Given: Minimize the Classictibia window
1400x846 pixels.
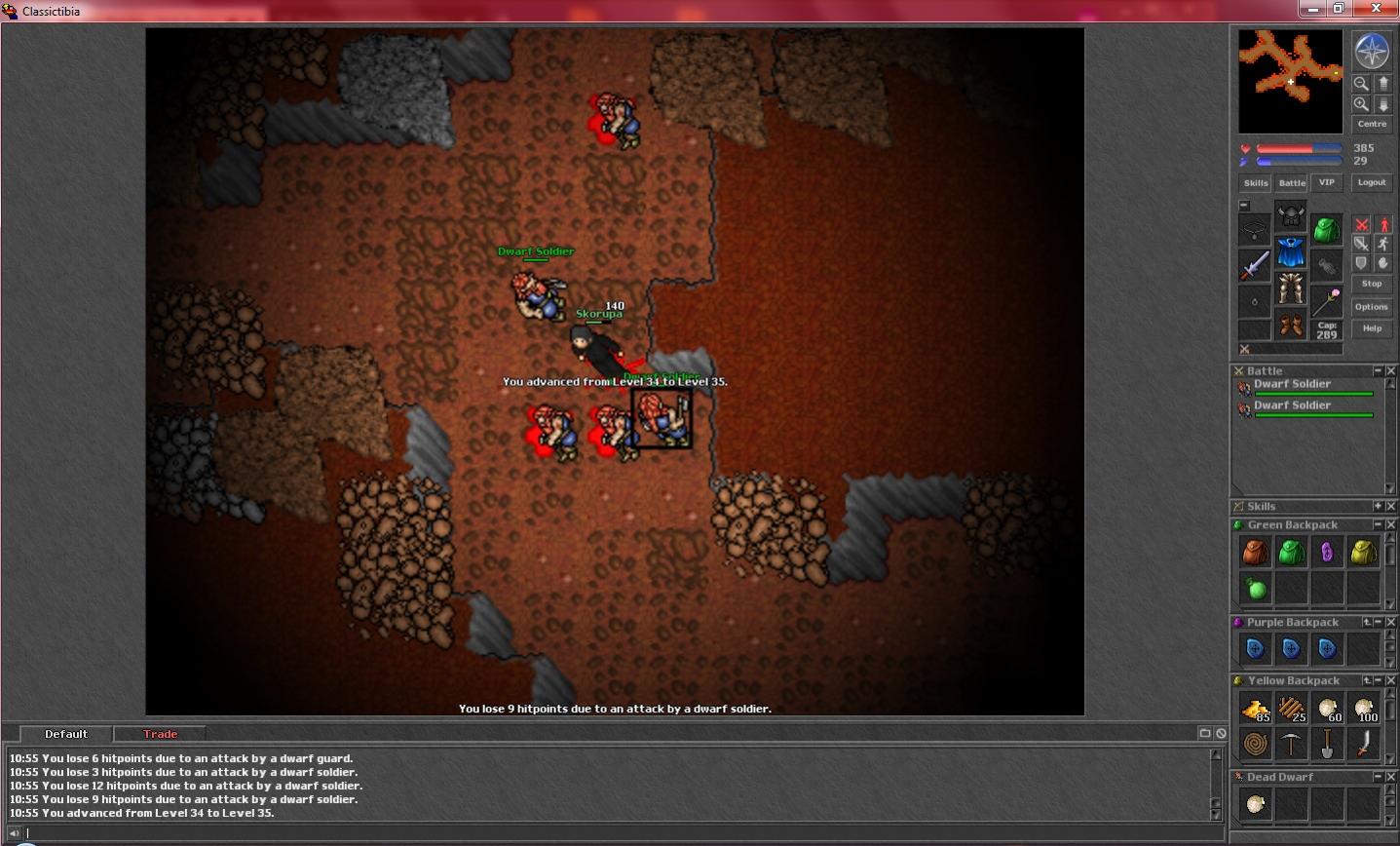Looking at the screenshot, I should [x=1312, y=9].
